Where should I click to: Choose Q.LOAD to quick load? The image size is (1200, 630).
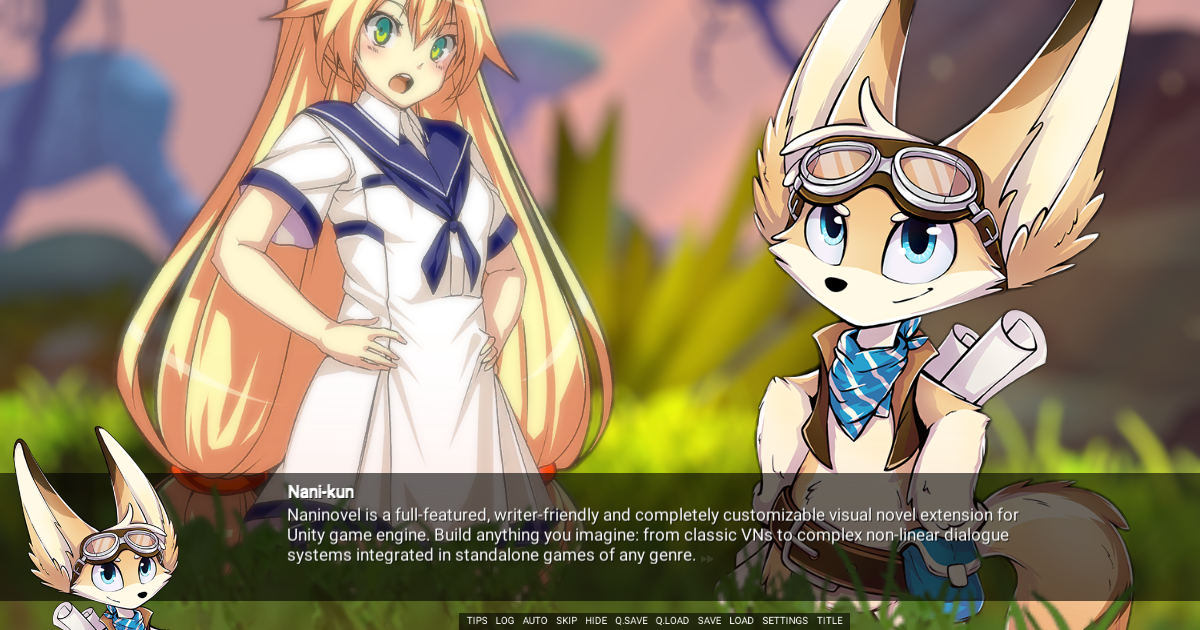(672, 621)
